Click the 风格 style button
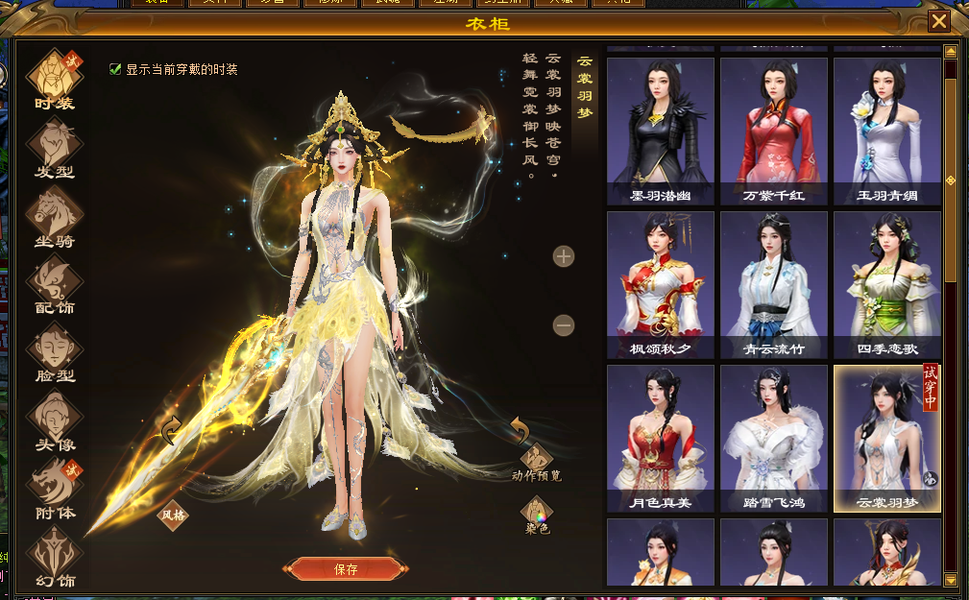This screenshot has height=600, width=969. click(x=173, y=515)
